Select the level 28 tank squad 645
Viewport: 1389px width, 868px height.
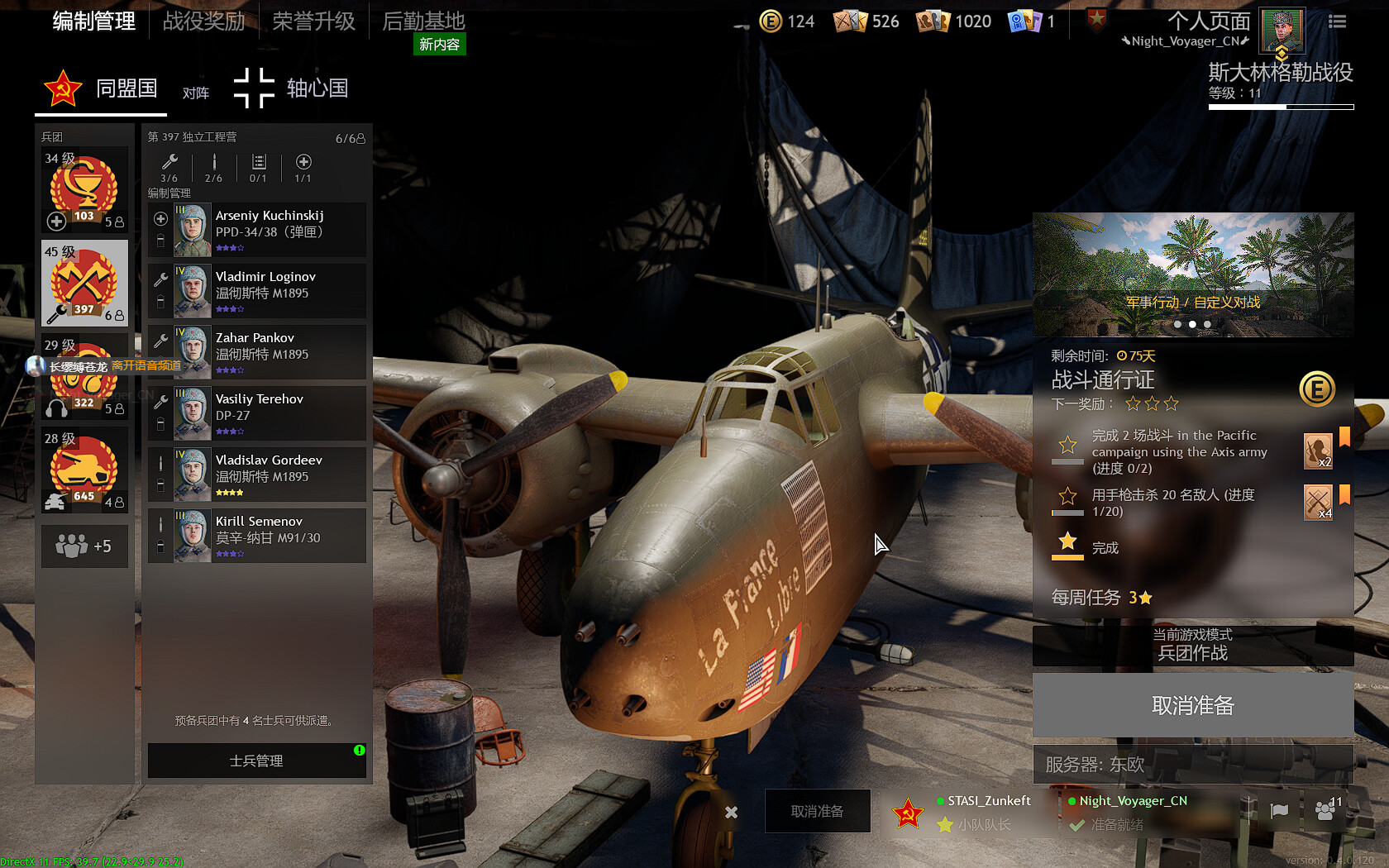(84, 470)
